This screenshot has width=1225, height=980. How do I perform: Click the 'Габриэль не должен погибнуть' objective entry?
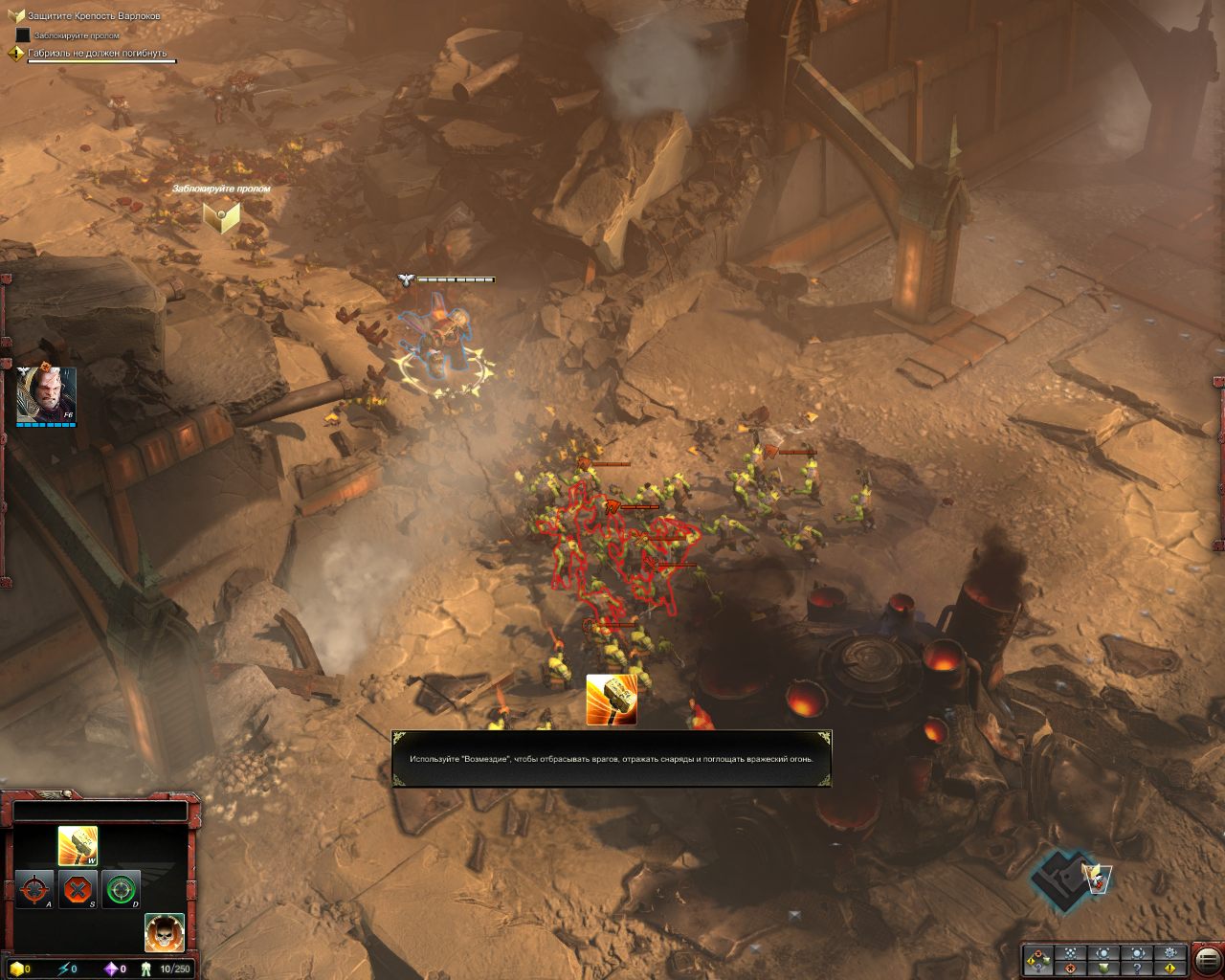[x=97, y=54]
